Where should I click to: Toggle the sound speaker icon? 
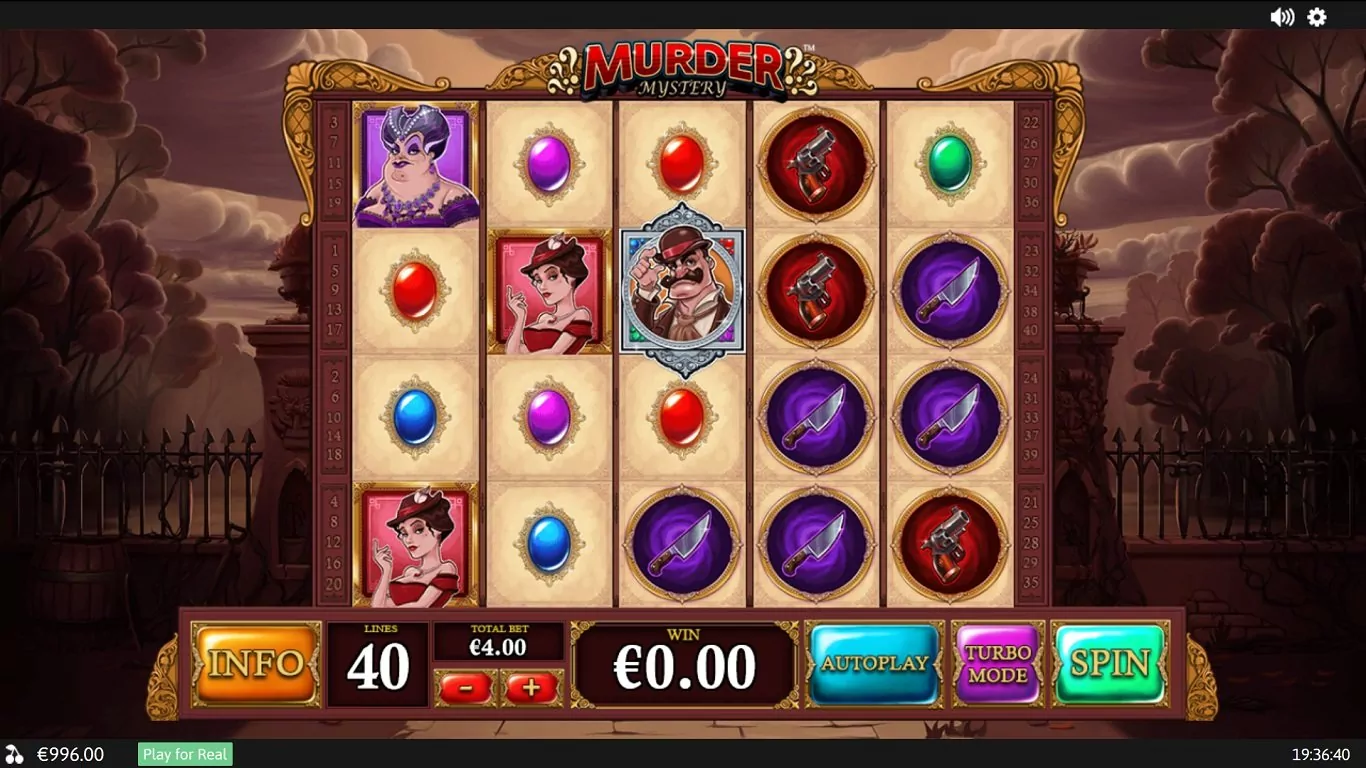click(x=1281, y=17)
